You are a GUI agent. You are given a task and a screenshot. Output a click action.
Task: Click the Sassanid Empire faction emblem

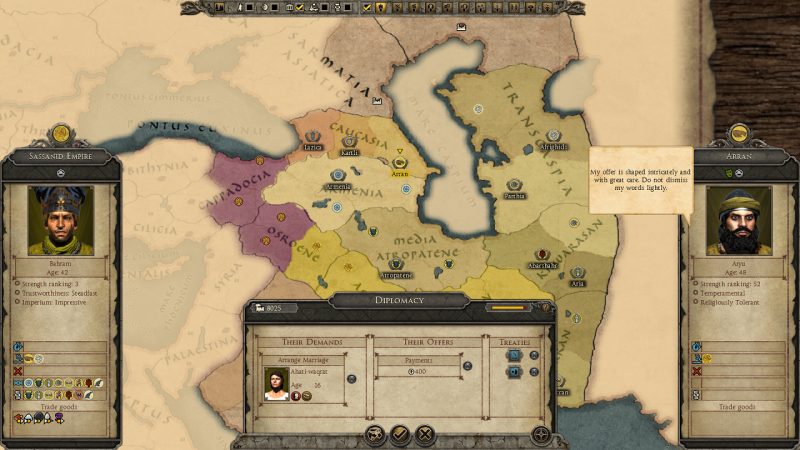coord(60,132)
